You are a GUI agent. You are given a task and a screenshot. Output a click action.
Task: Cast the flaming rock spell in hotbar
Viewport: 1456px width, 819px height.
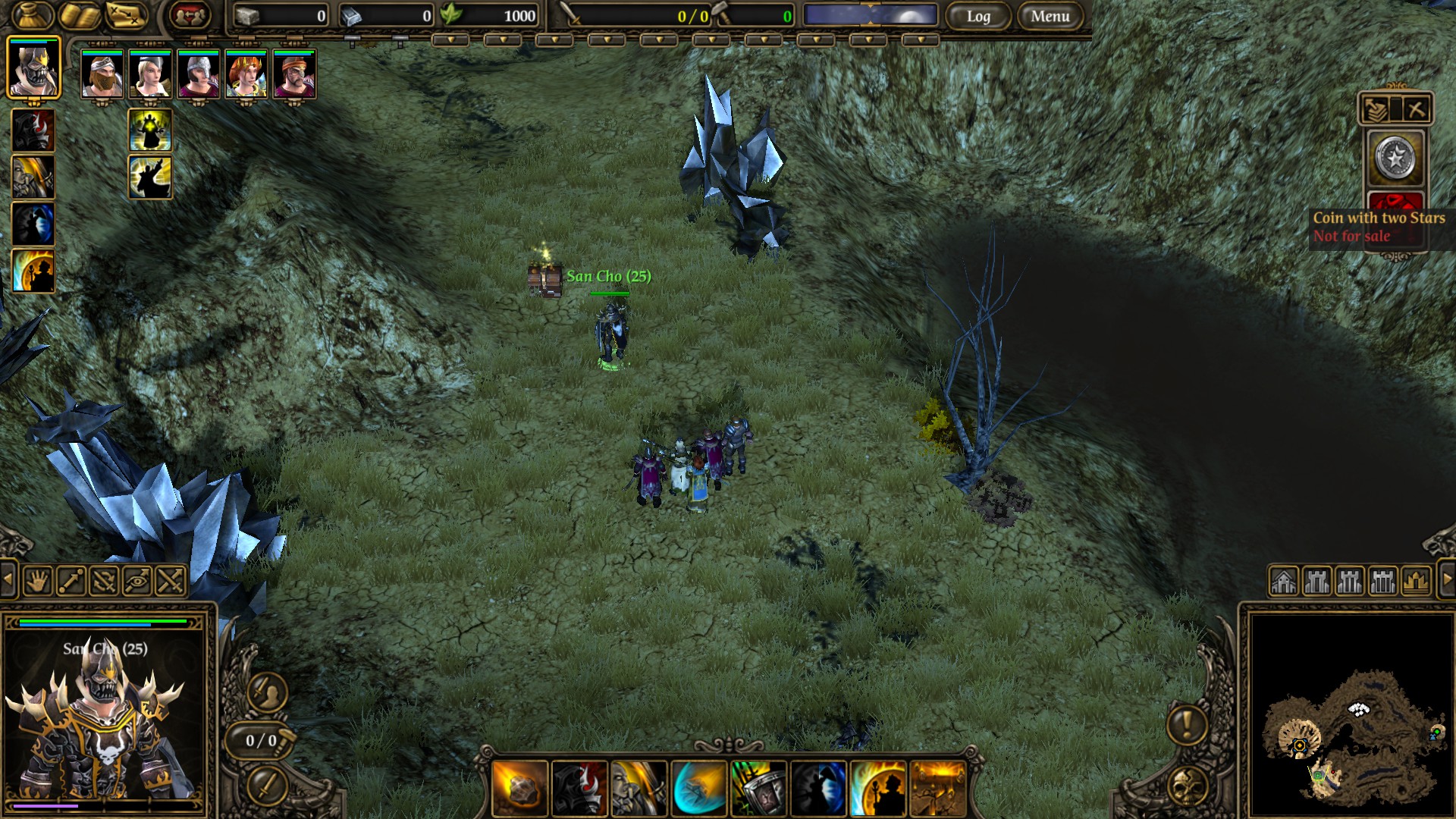point(519,789)
